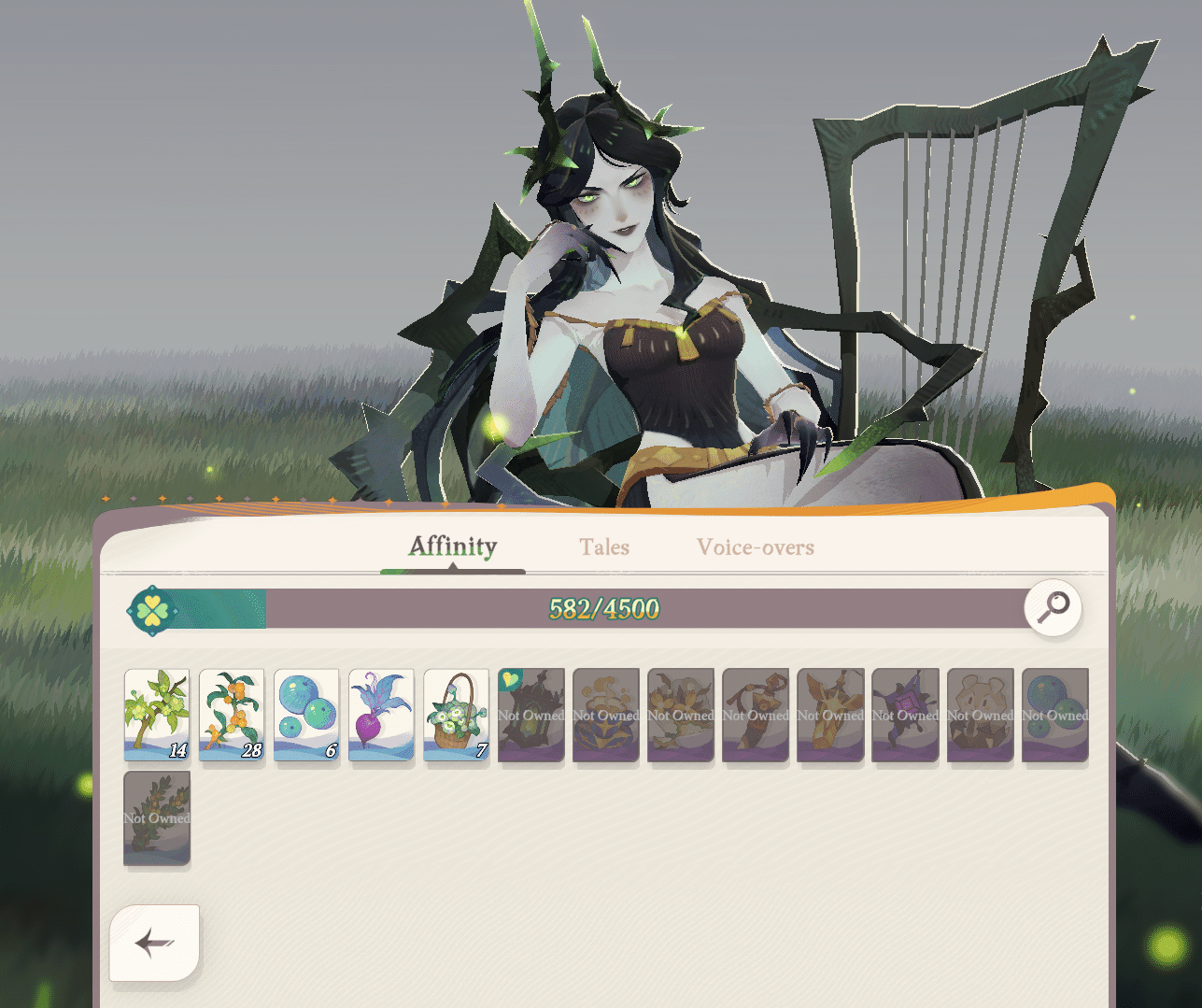The height and width of the screenshot is (1008, 1202).
Task: Open the magnifier search icon
Action: 1053,608
